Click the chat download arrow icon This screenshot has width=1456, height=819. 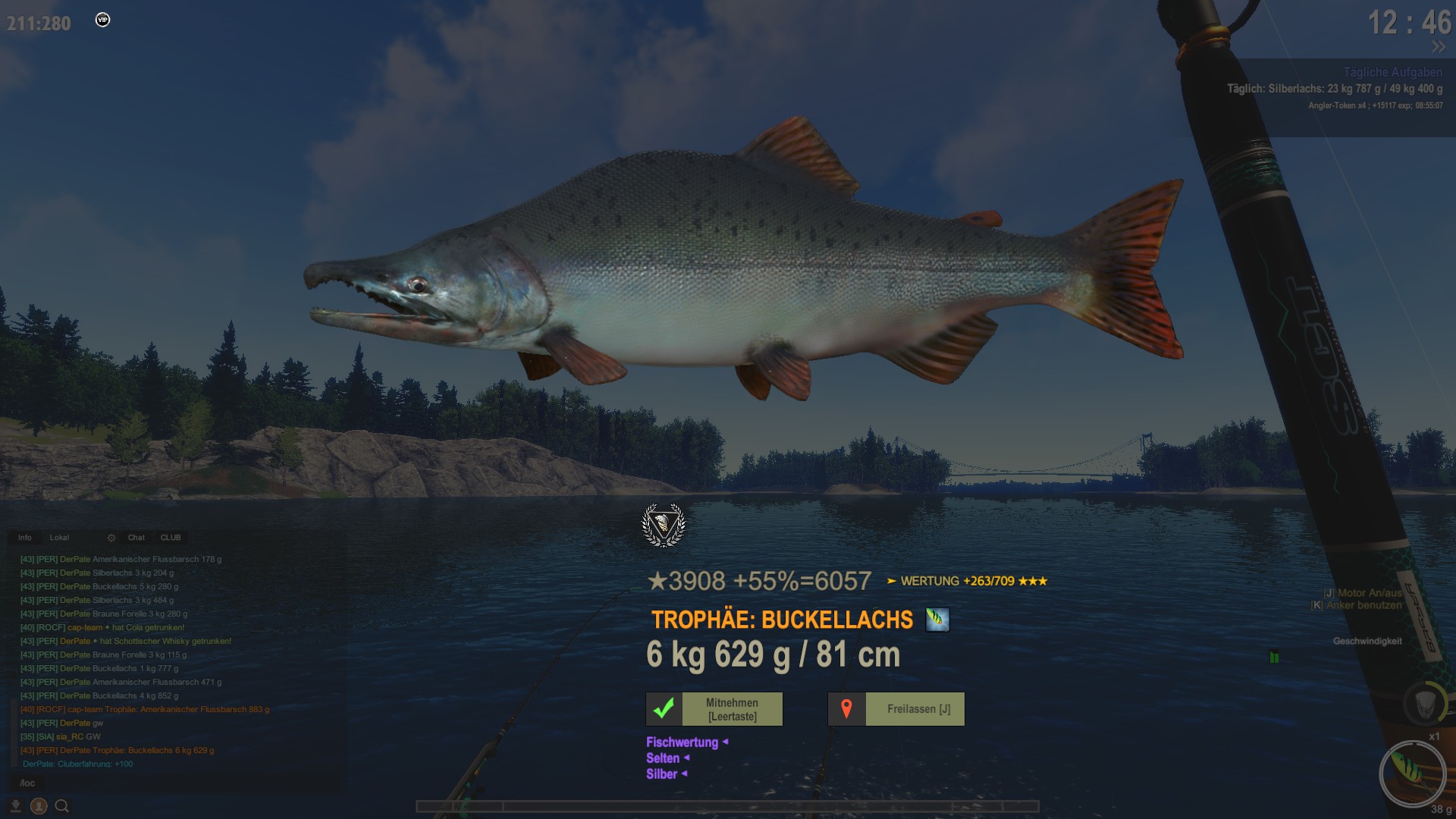point(15,806)
